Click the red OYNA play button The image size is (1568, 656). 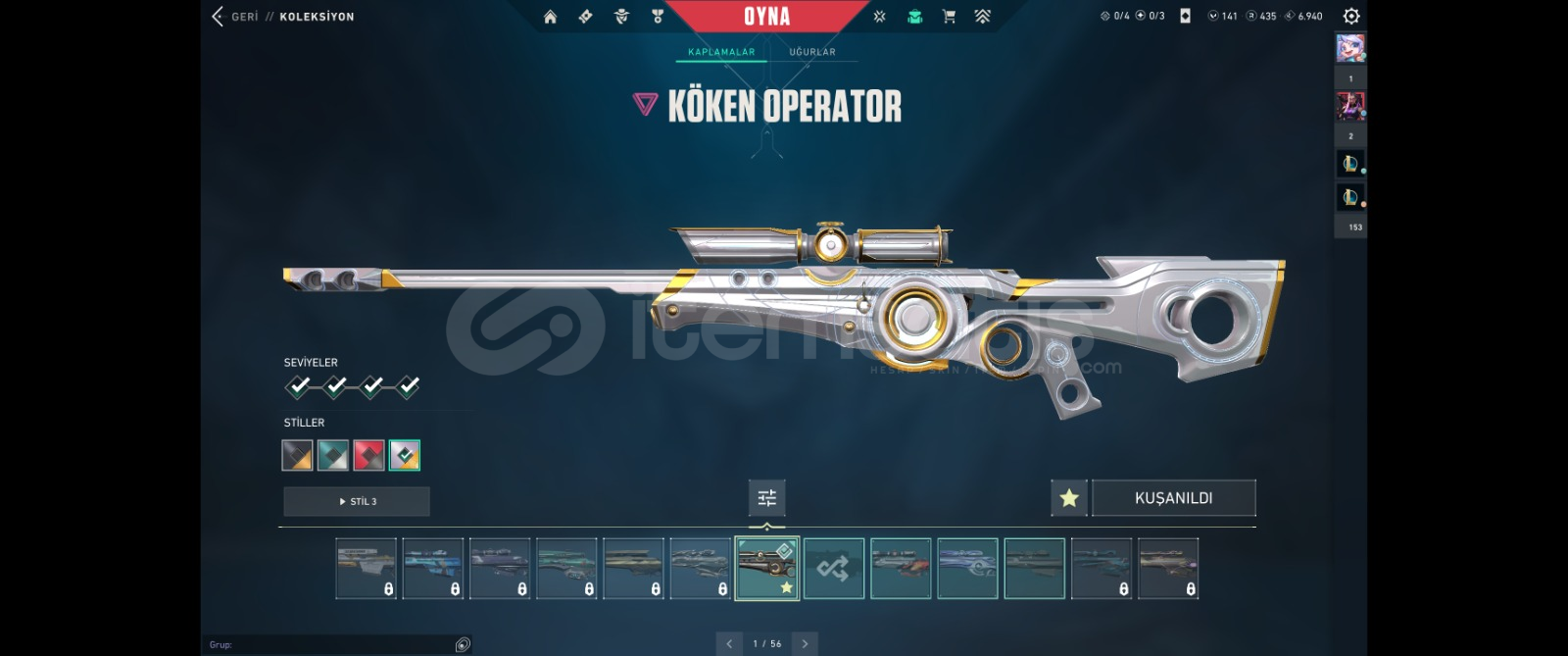pos(766,17)
